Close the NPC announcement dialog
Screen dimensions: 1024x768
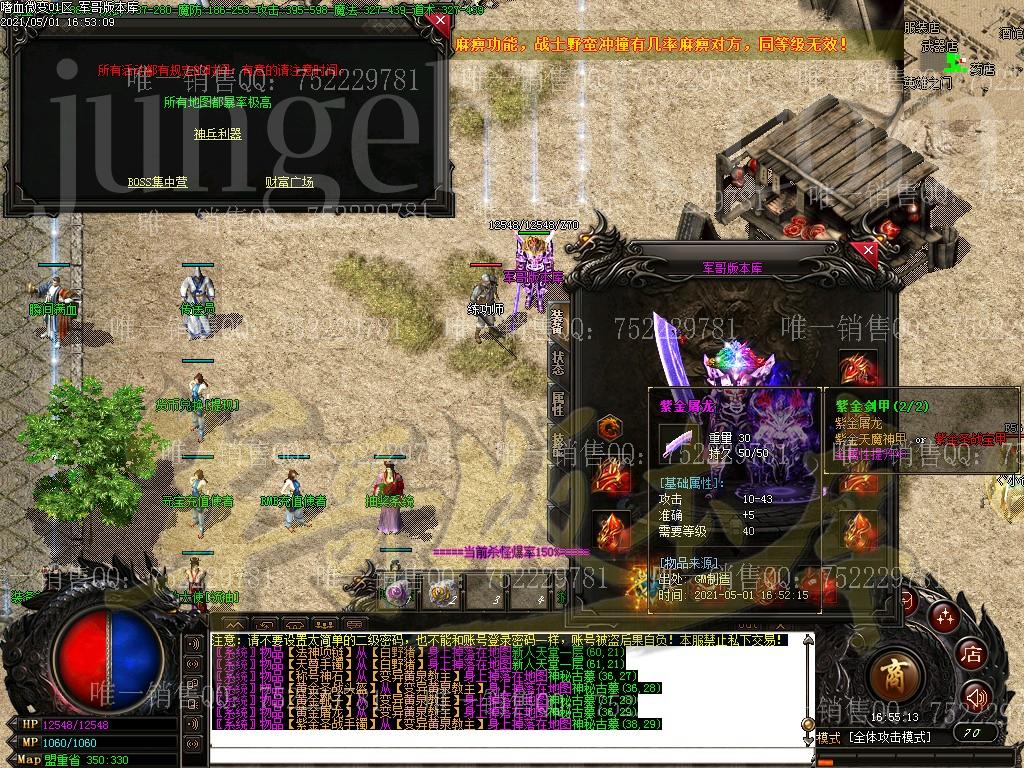pyautogui.click(x=436, y=20)
